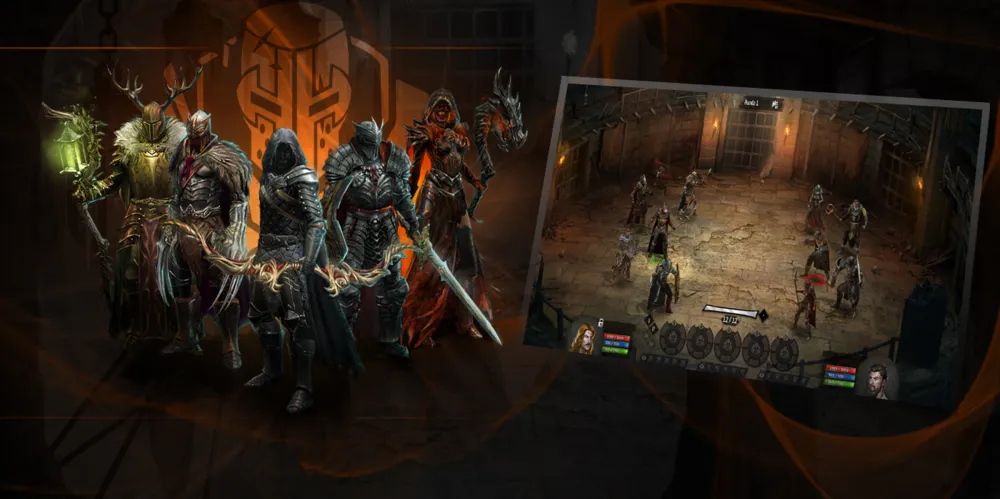Select the blonde hero portrait
The width and height of the screenshot is (1000, 499).
click(x=583, y=338)
